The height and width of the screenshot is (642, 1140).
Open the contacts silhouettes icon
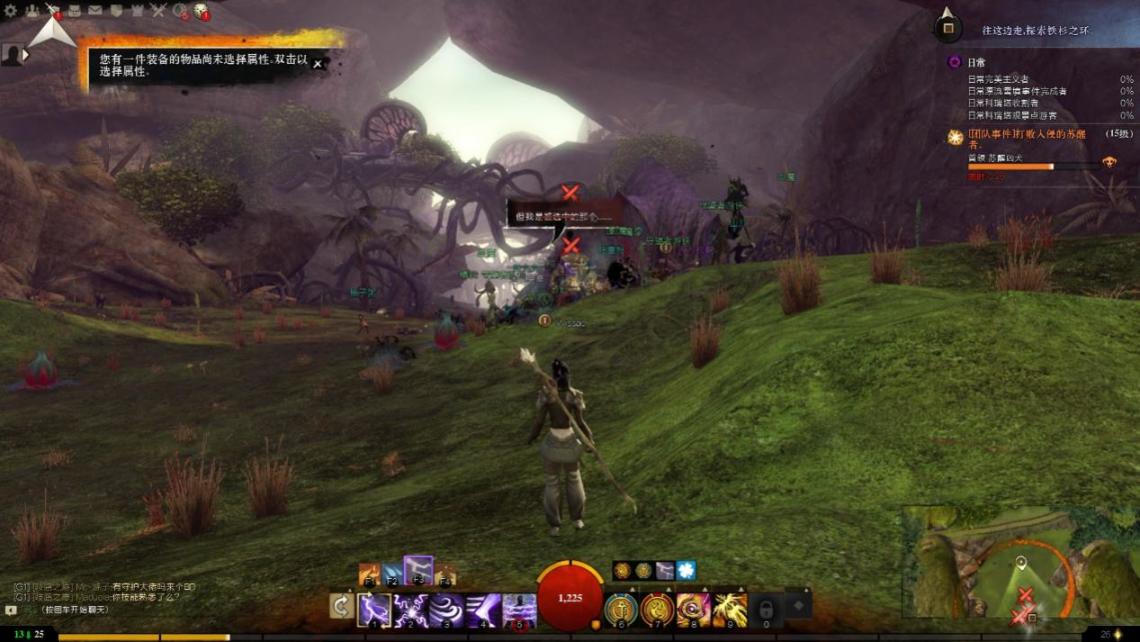click(x=32, y=11)
